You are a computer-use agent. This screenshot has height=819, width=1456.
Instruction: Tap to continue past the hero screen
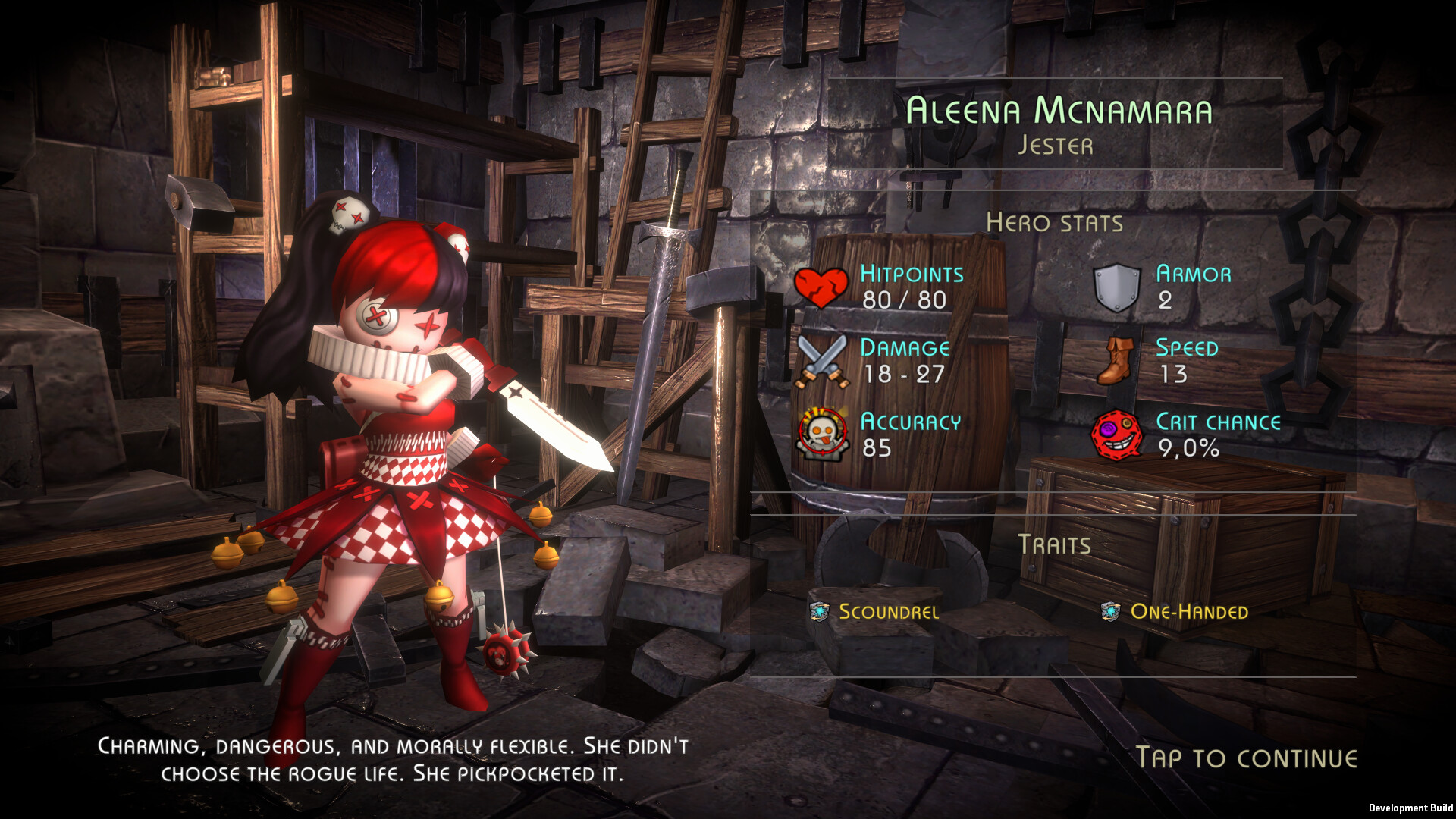pos(1246,758)
